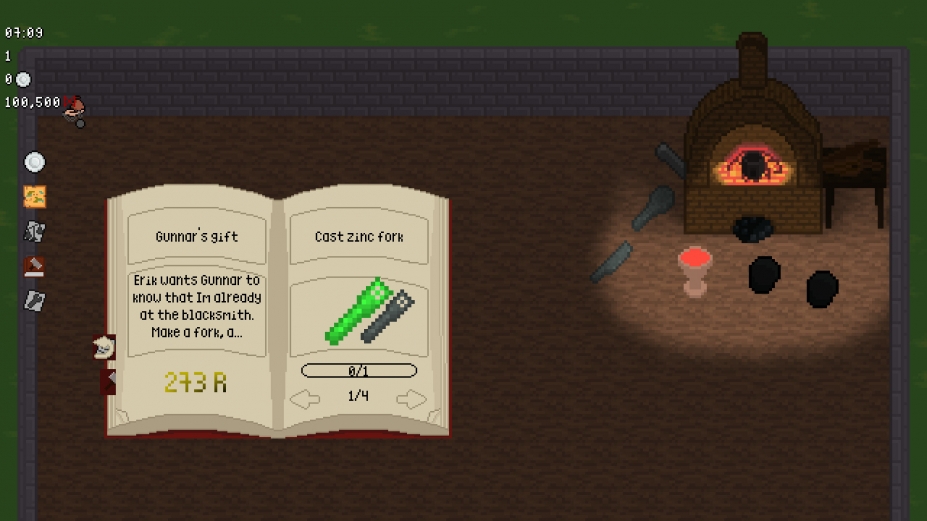927x521 pixels.
Task: Select the dark red arrow bookmark tab
Action: click(108, 381)
